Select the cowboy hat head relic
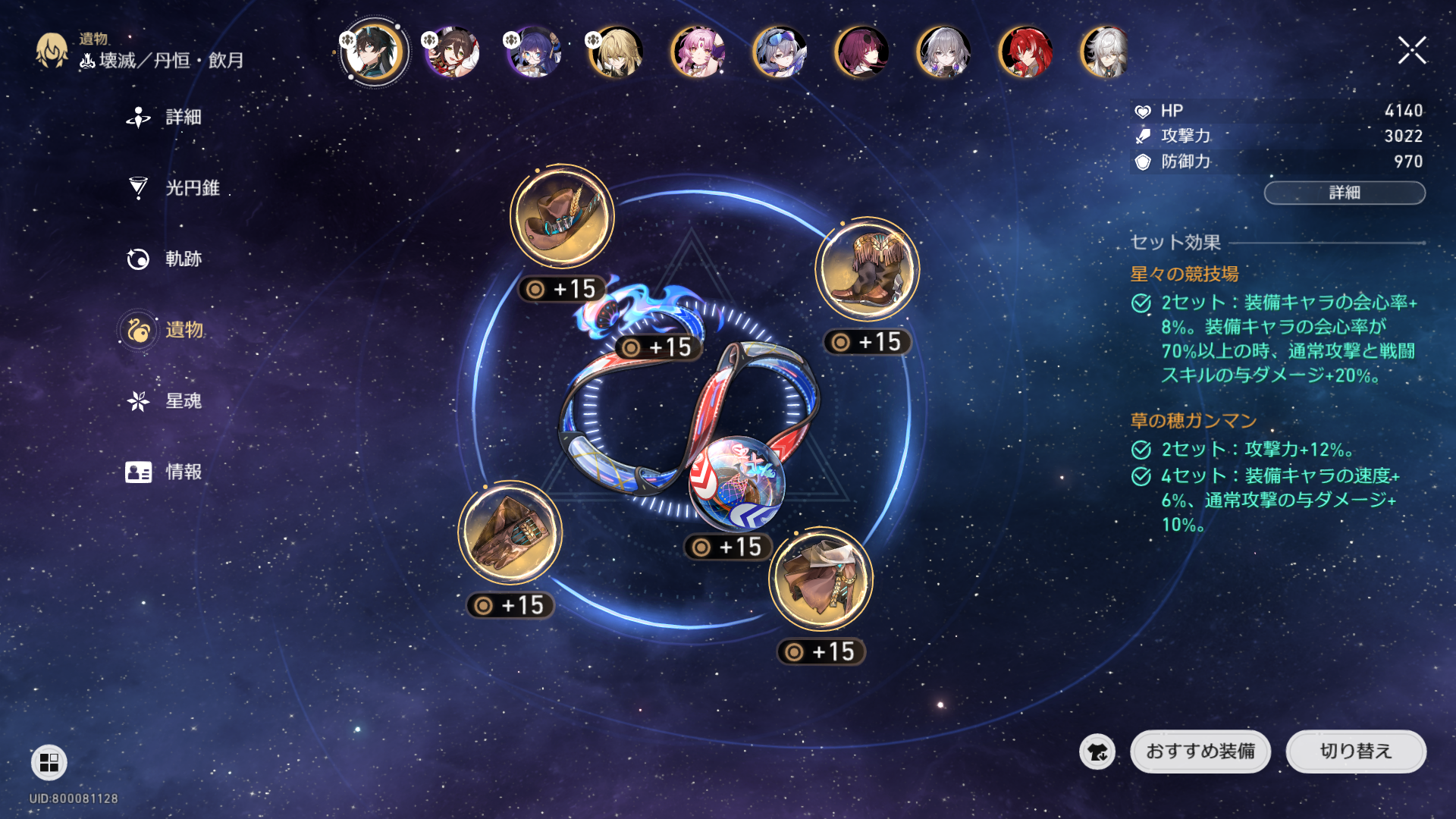The image size is (1456, 819). 562,217
